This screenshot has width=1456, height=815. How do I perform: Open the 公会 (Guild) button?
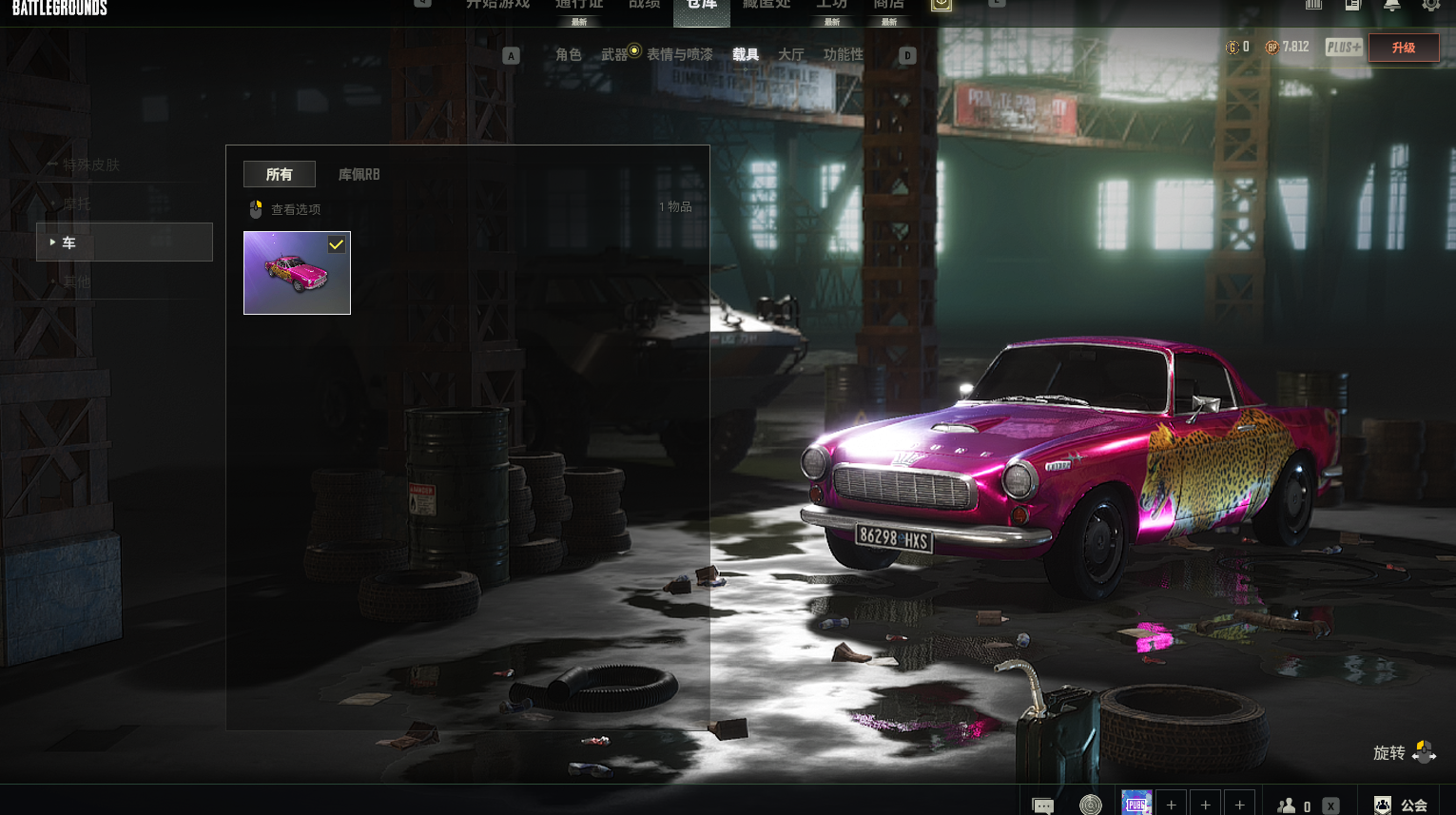[x=1402, y=805]
